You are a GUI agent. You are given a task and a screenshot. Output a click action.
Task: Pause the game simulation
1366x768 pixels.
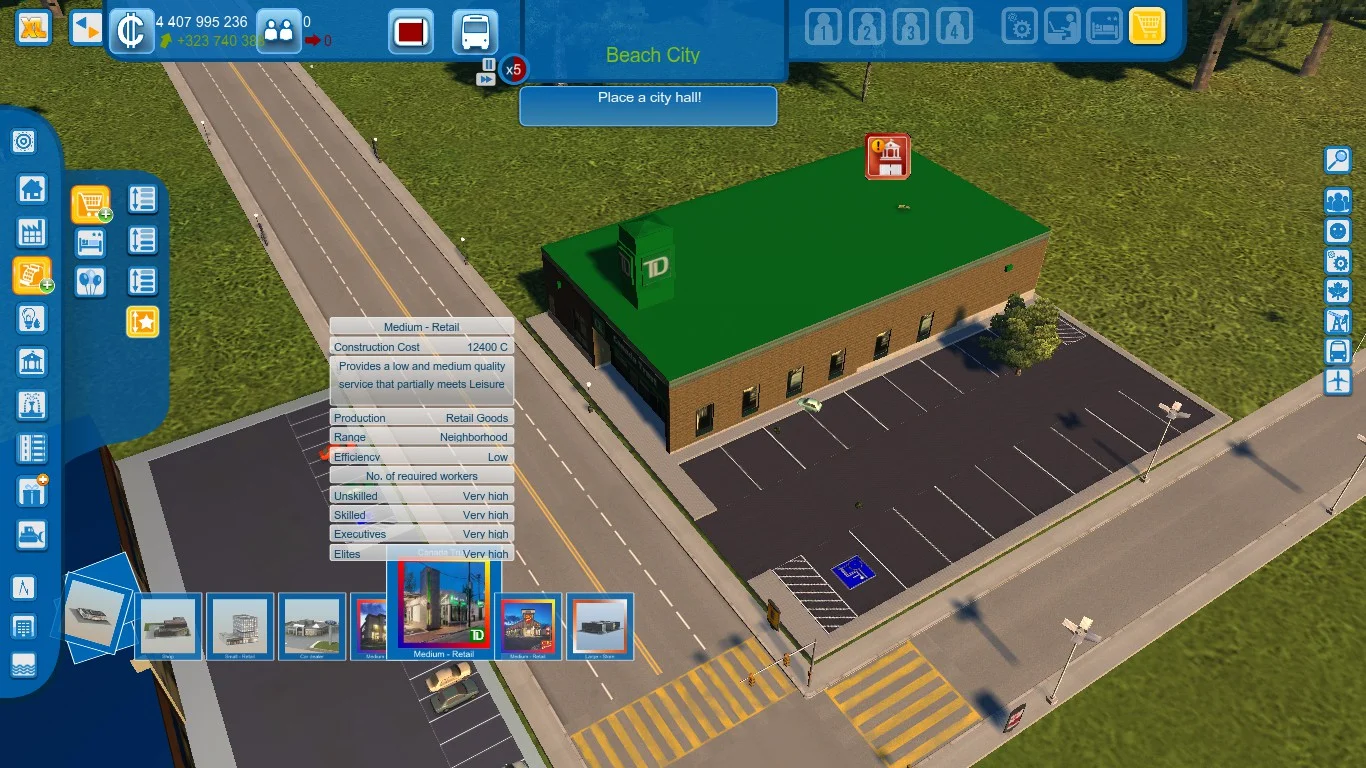(488, 64)
